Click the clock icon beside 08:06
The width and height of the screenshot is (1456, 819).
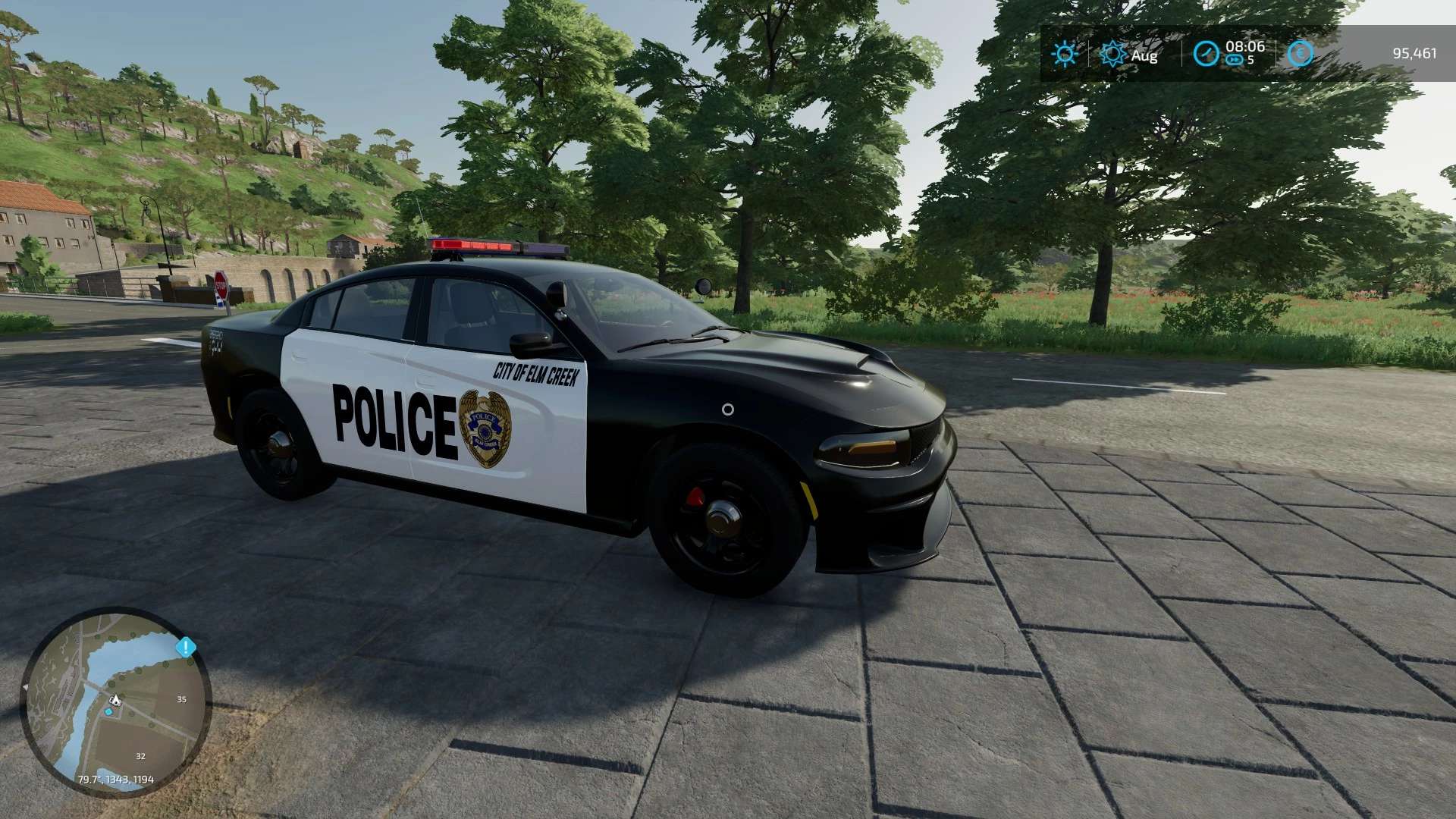tap(1206, 54)
